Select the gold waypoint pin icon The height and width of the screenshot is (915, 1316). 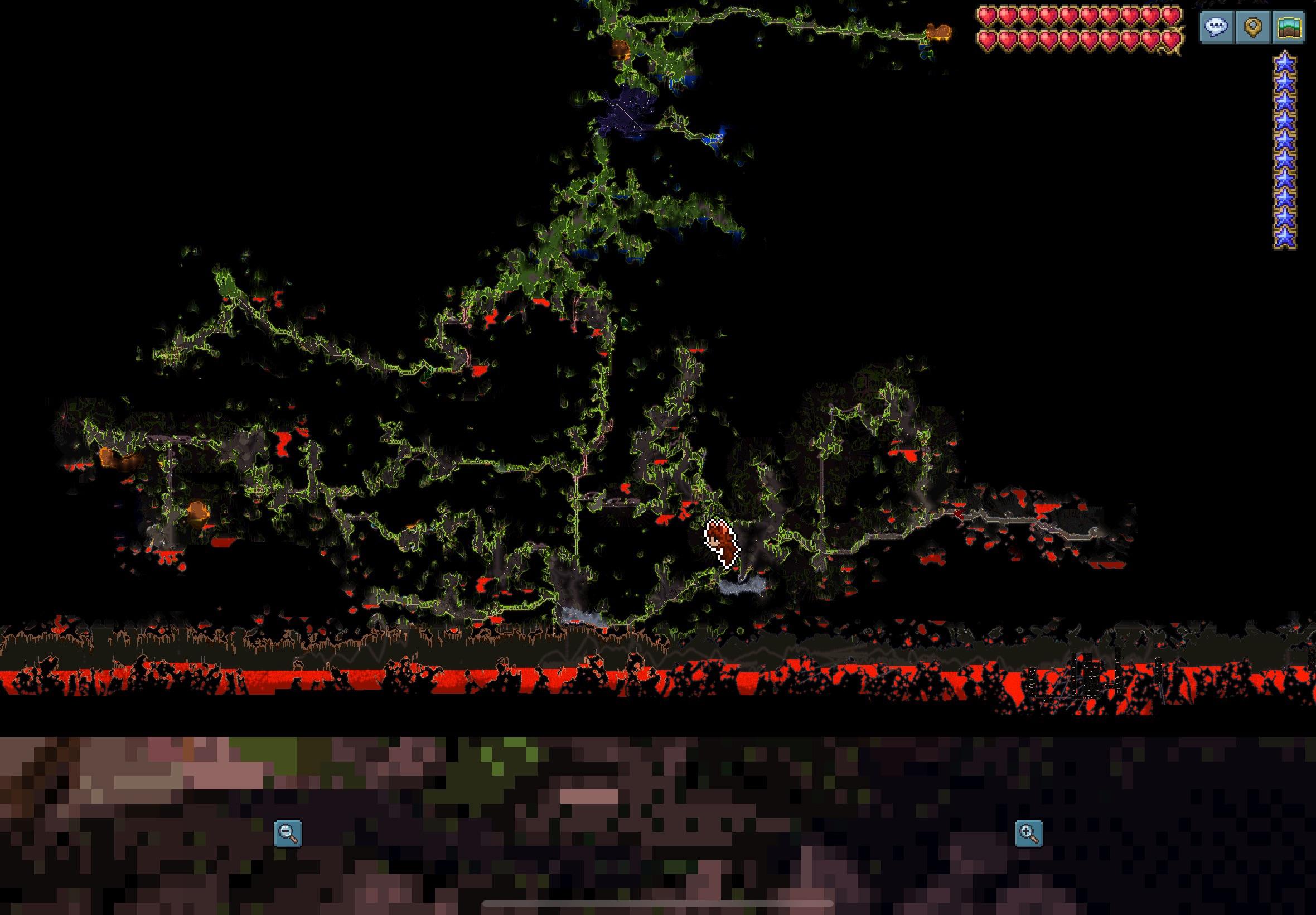click(x=1255, y=28)
